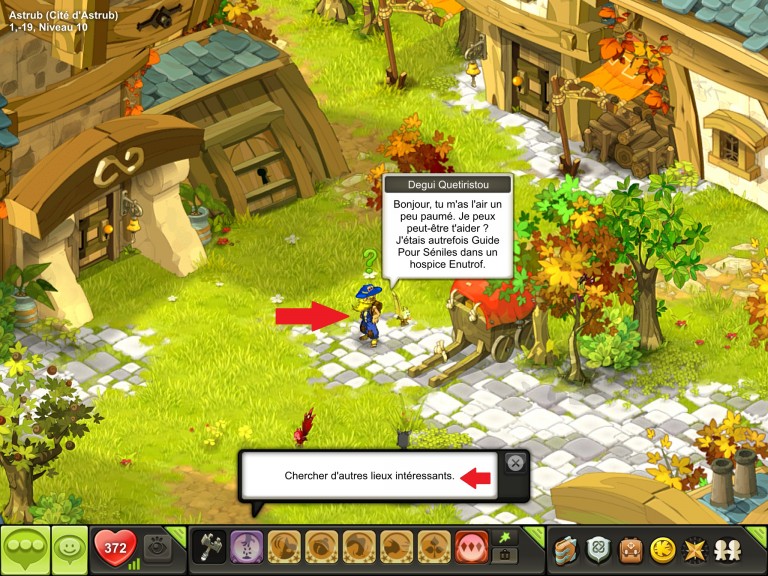
Task: Open the chat speech bubble button
Action: [x=24, y=549]
